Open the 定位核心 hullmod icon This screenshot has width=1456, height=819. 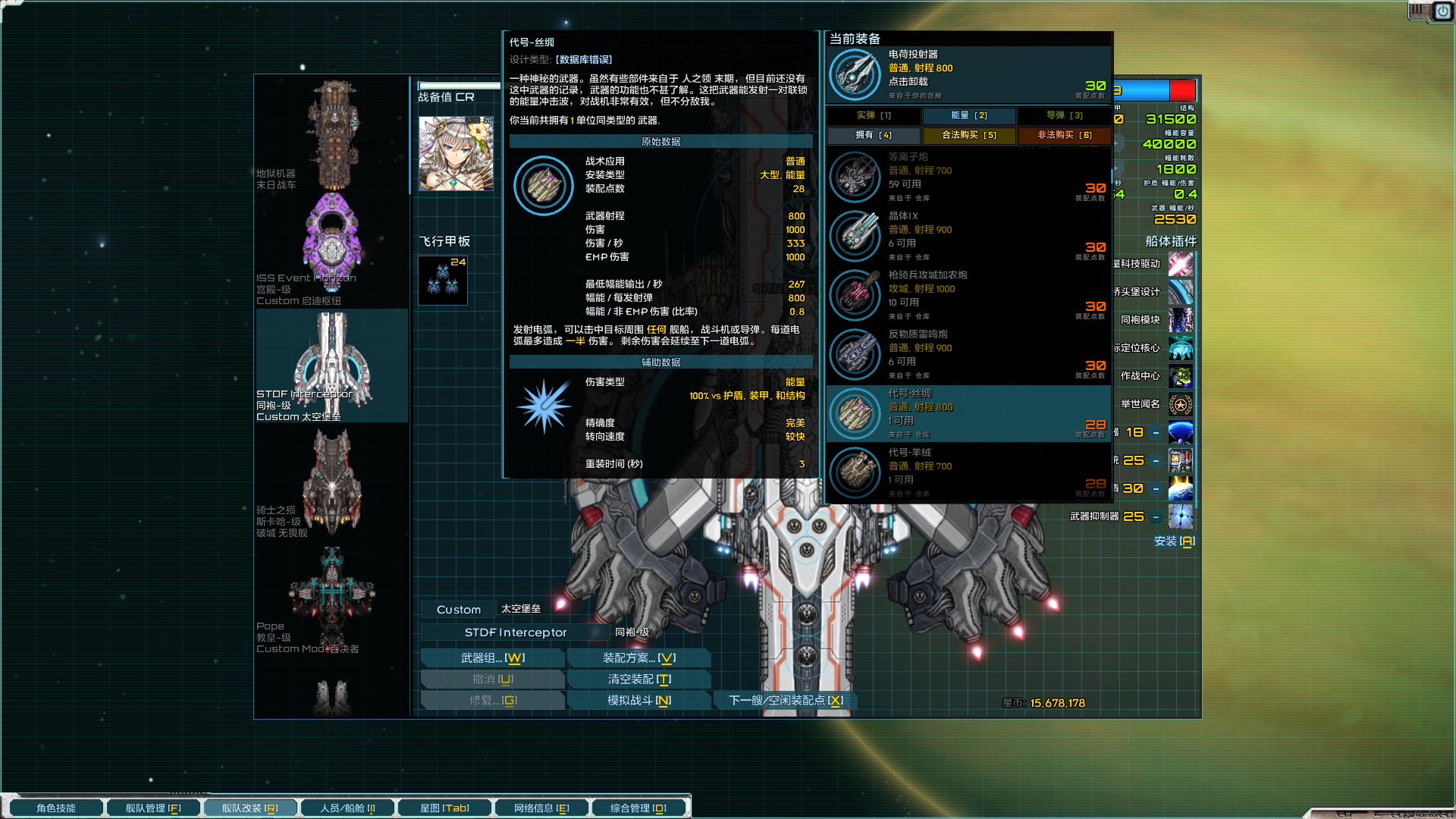1181,348
